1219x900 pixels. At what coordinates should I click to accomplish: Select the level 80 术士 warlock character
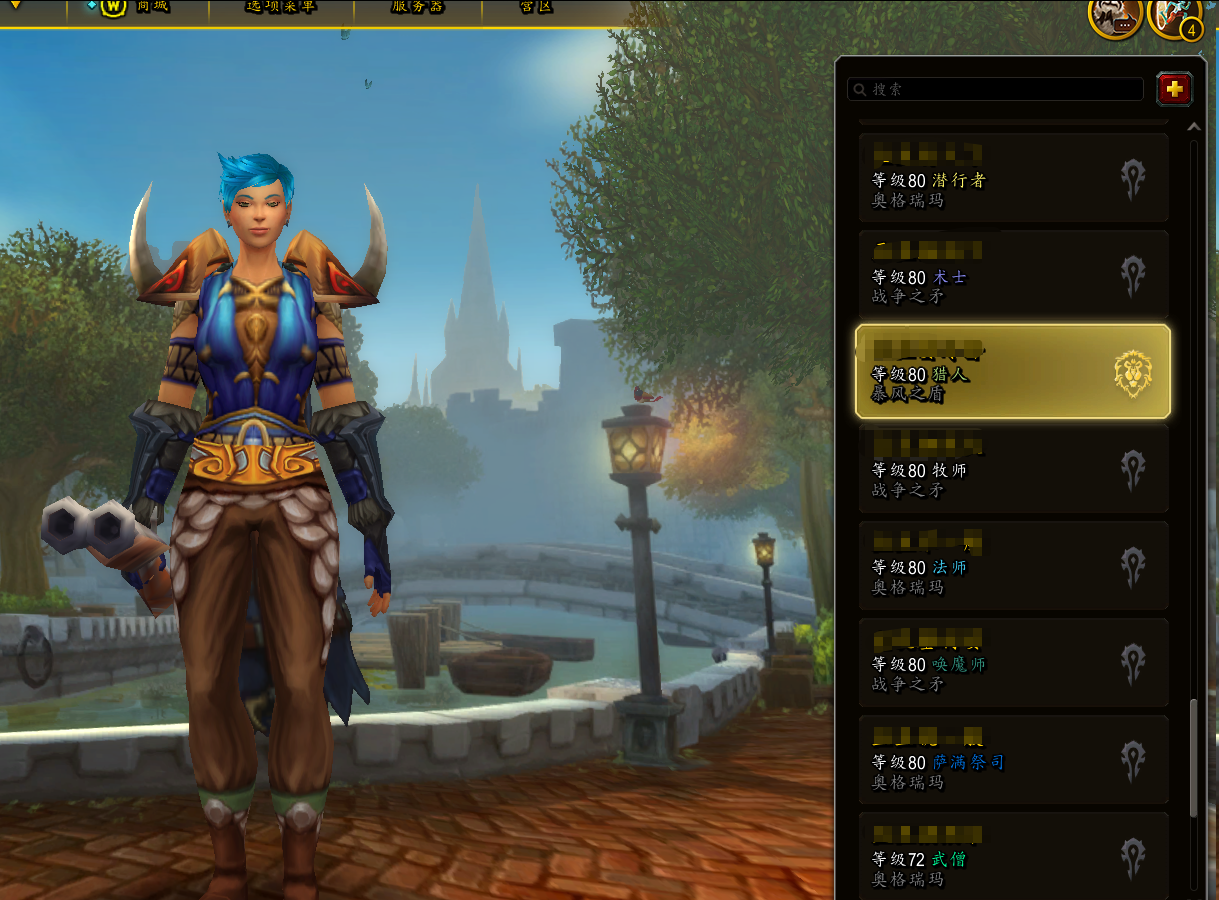(x=1013, y=275)
